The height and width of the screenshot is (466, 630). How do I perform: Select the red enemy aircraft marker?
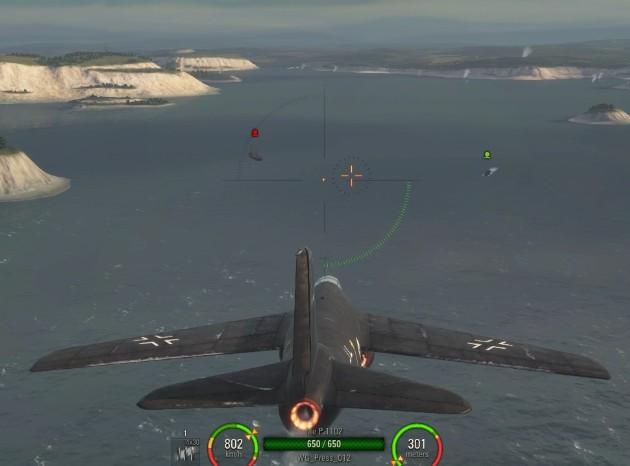click(x=255, y=133)
